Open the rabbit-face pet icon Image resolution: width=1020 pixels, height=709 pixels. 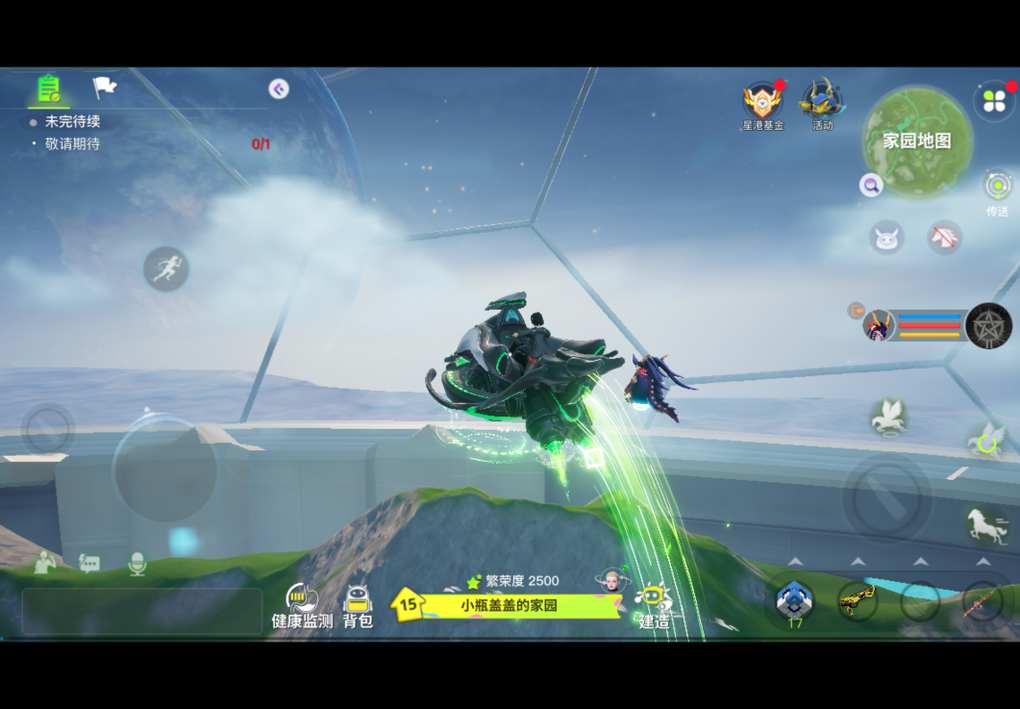(x=887, y=238)
